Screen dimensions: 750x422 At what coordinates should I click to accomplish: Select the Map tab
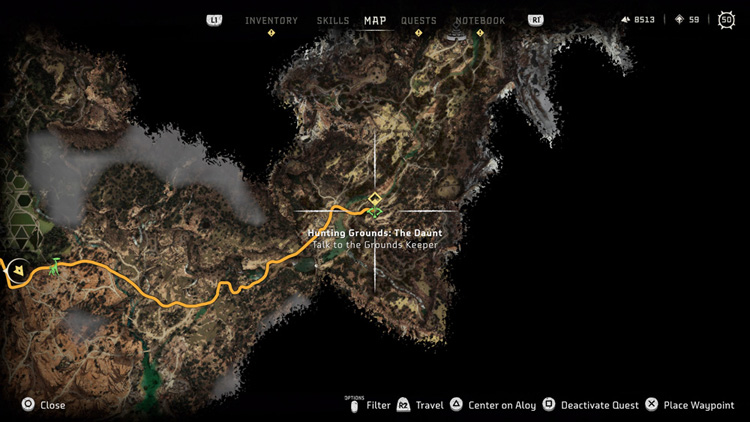click(x=375, y=20)
